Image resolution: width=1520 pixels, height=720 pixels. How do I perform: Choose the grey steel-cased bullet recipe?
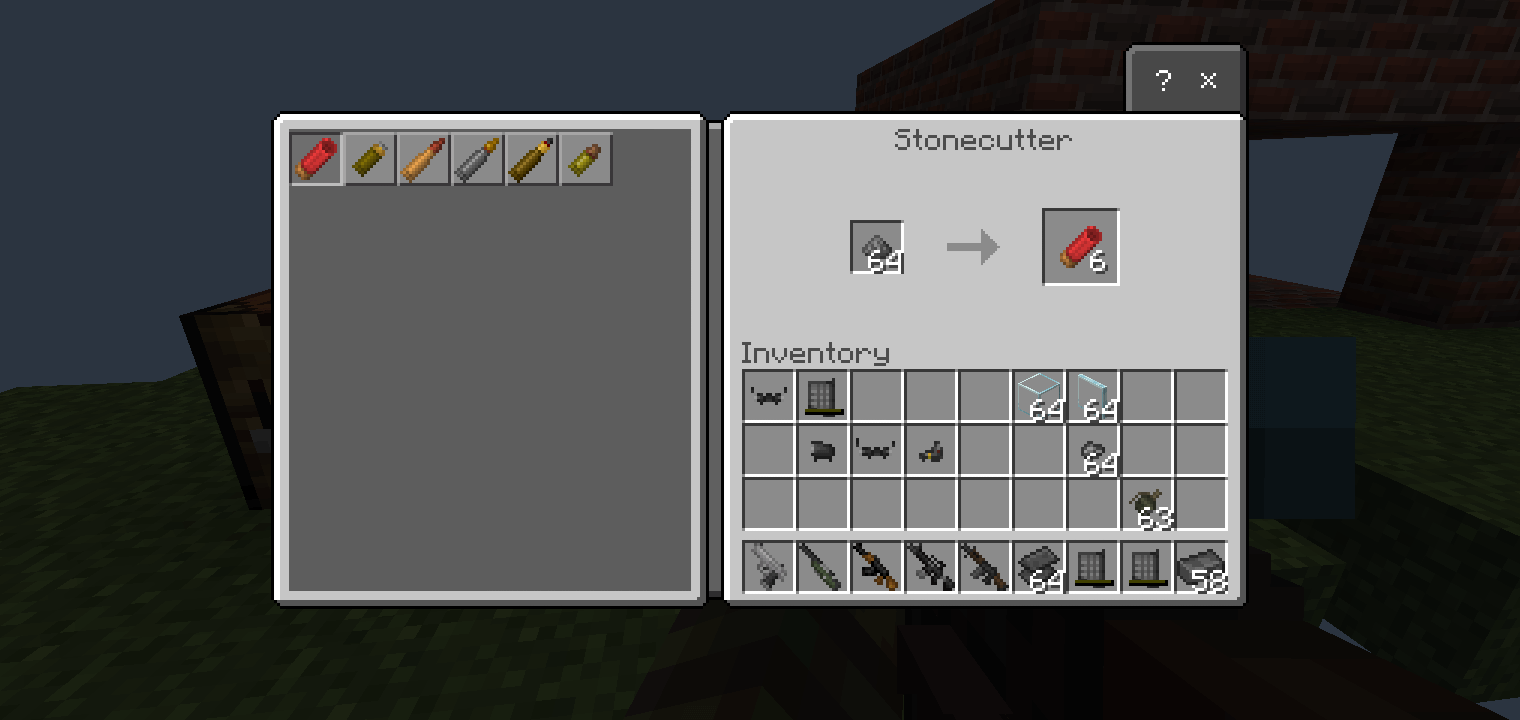click(x=478, y=159)
